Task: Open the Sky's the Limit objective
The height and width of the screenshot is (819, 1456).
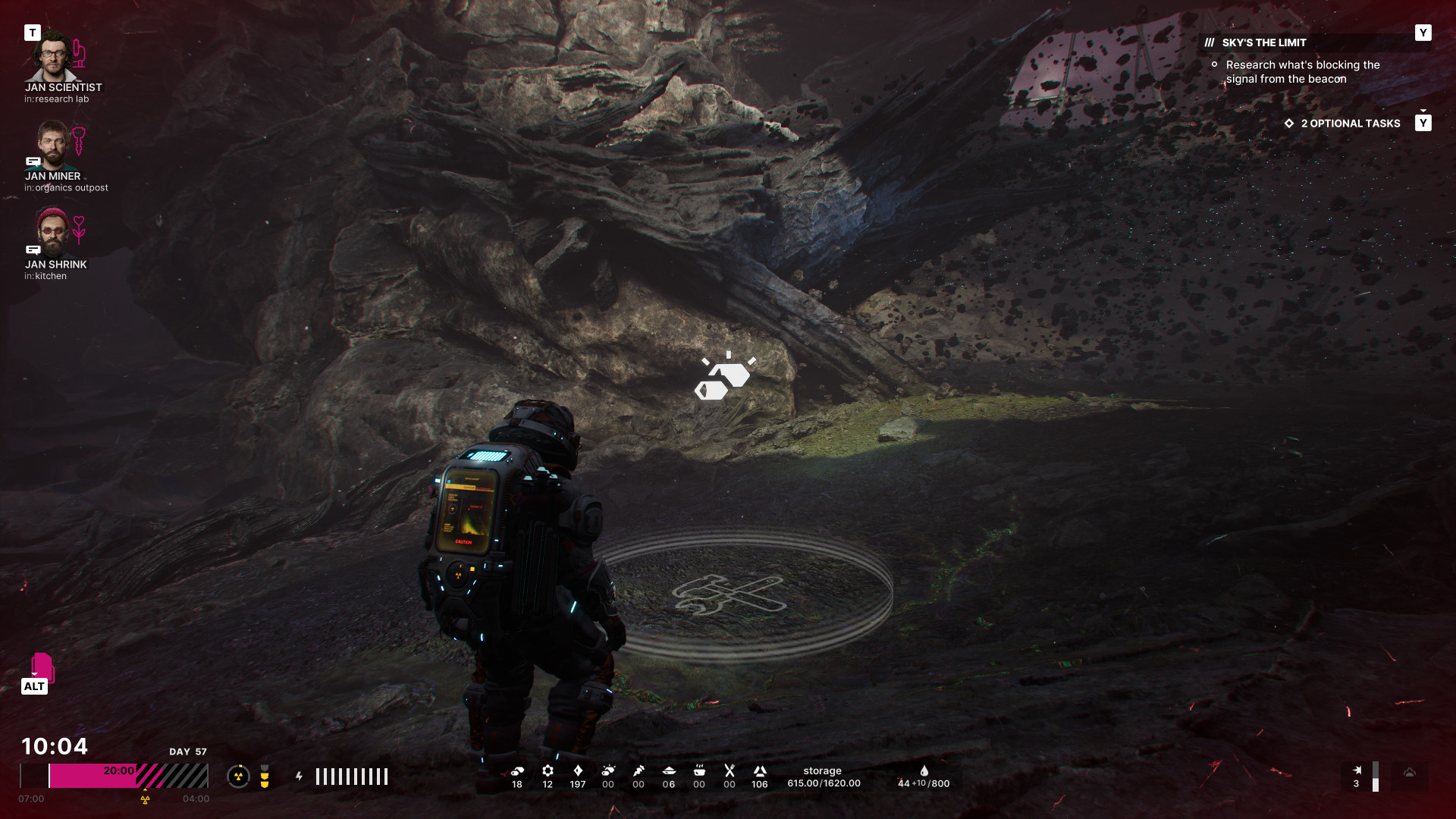Action: [x=1263, y=43]
